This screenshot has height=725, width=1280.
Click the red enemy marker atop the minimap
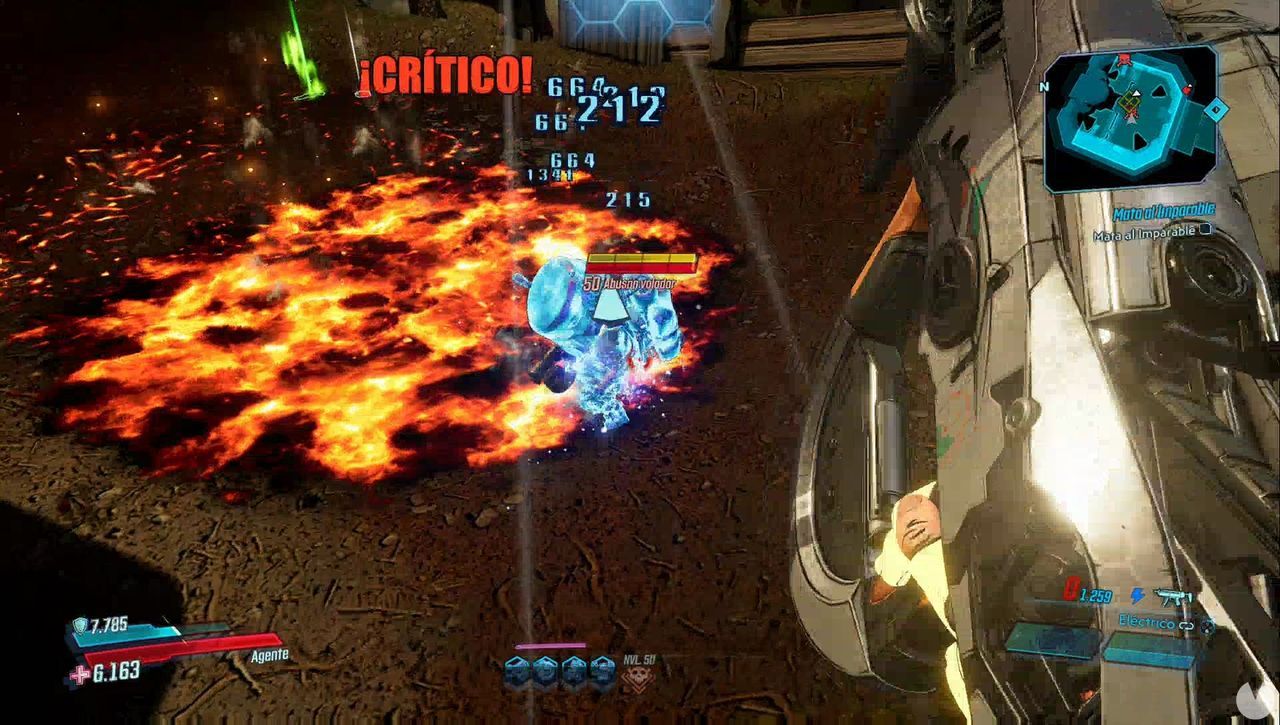click(1124, 59)
